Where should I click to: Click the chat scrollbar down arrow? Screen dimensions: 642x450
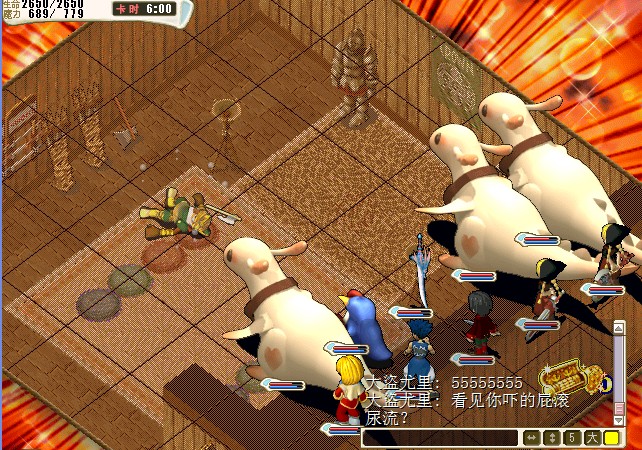[x=618, y=420]
